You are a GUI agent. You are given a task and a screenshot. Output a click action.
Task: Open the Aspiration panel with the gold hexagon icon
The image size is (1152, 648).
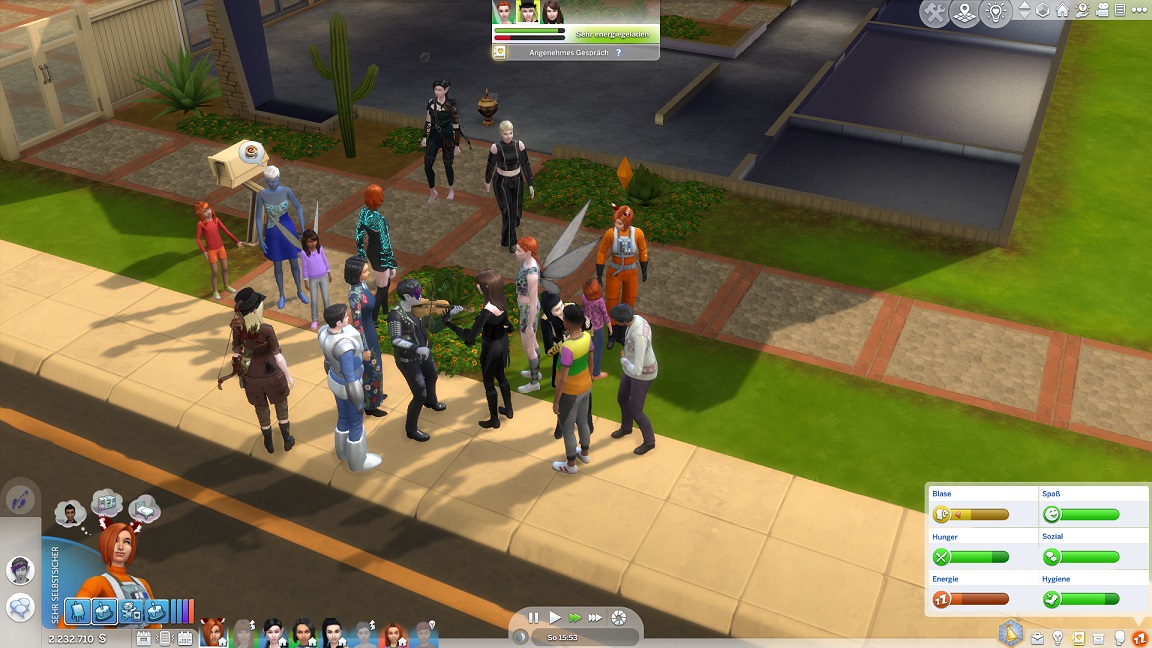pyautogui.click(x=1010, y=633)
